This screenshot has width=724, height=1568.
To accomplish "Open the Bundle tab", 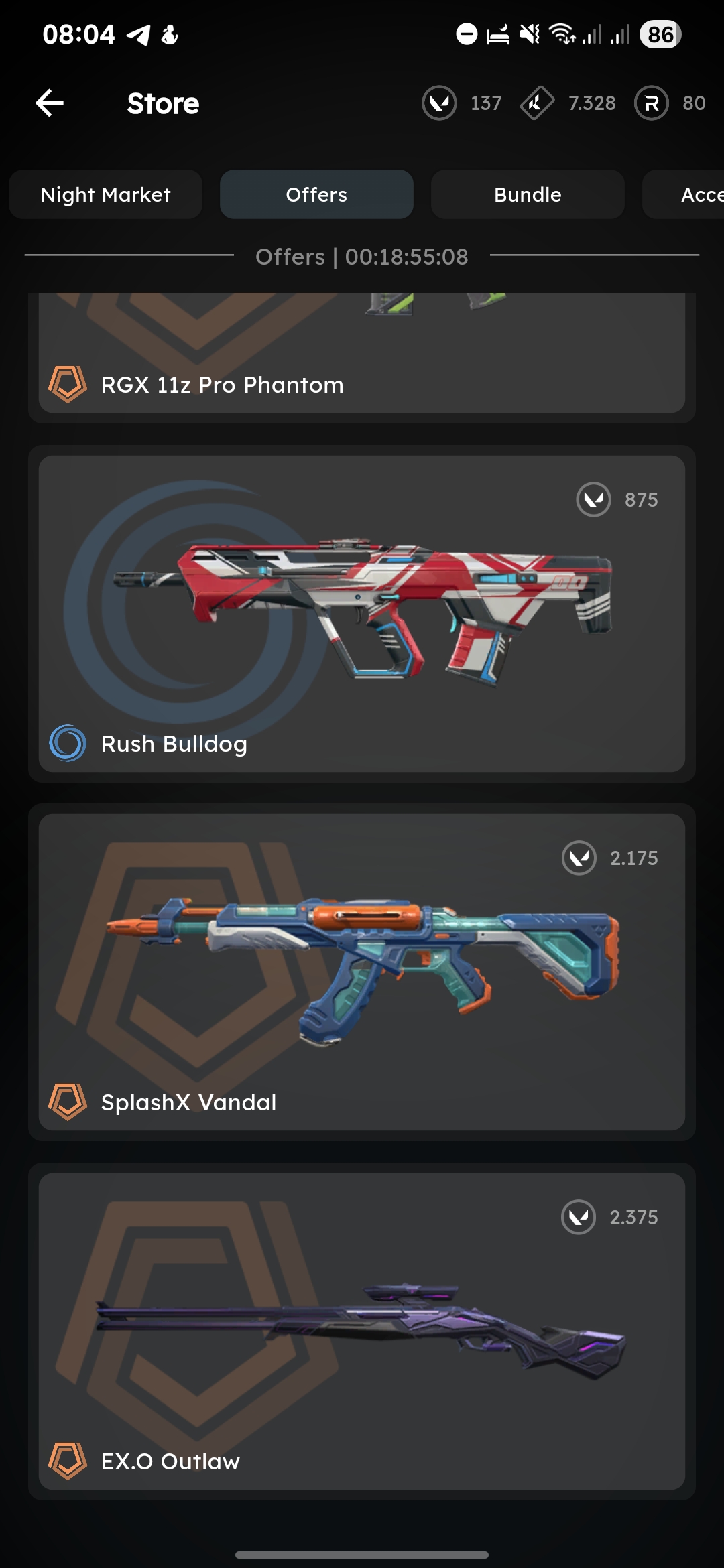I will (528, 194).
